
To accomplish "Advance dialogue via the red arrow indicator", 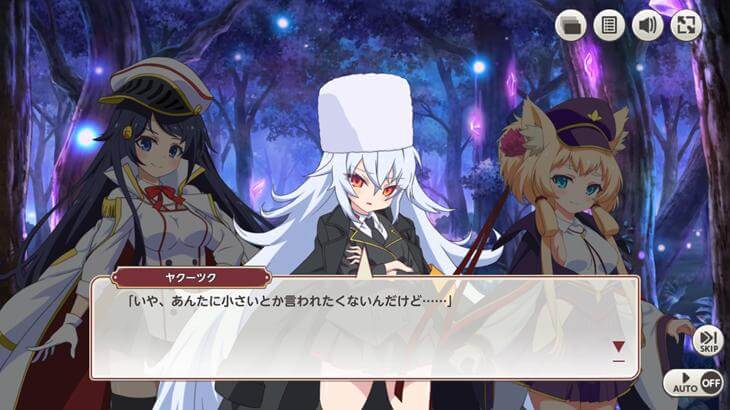I will pyautogui.click(x=618, y=347).
